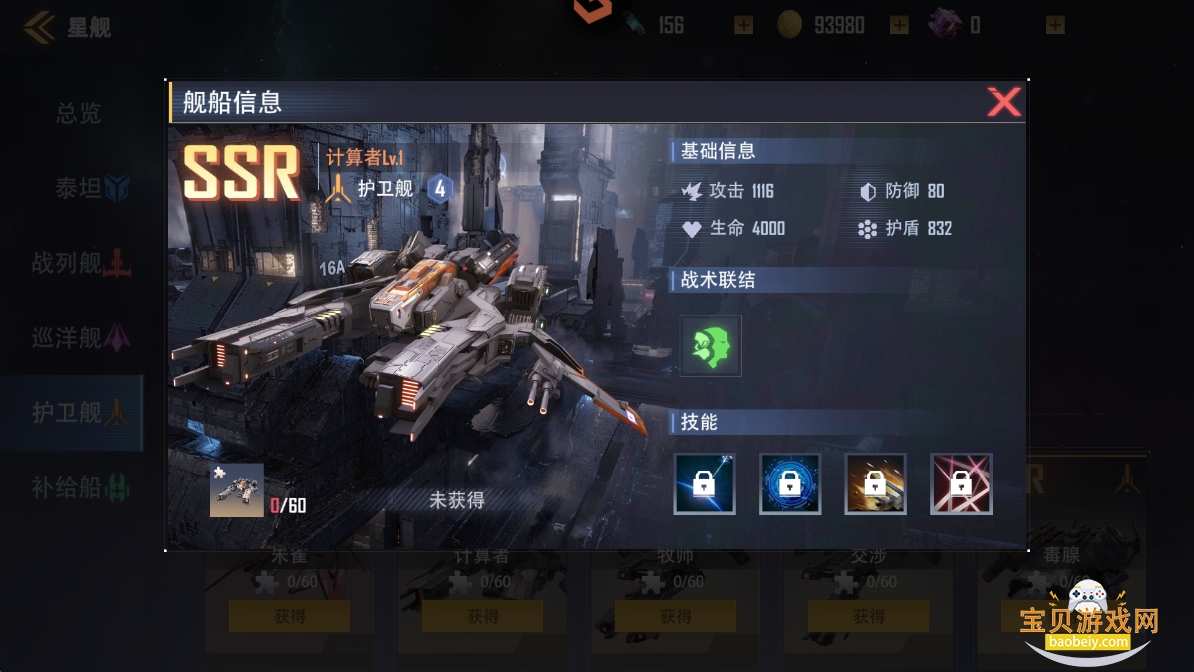Screen dimensions: 1194x672
Task: Add purple crystal currency with plus button
Action: click(x=1055, y=26)
